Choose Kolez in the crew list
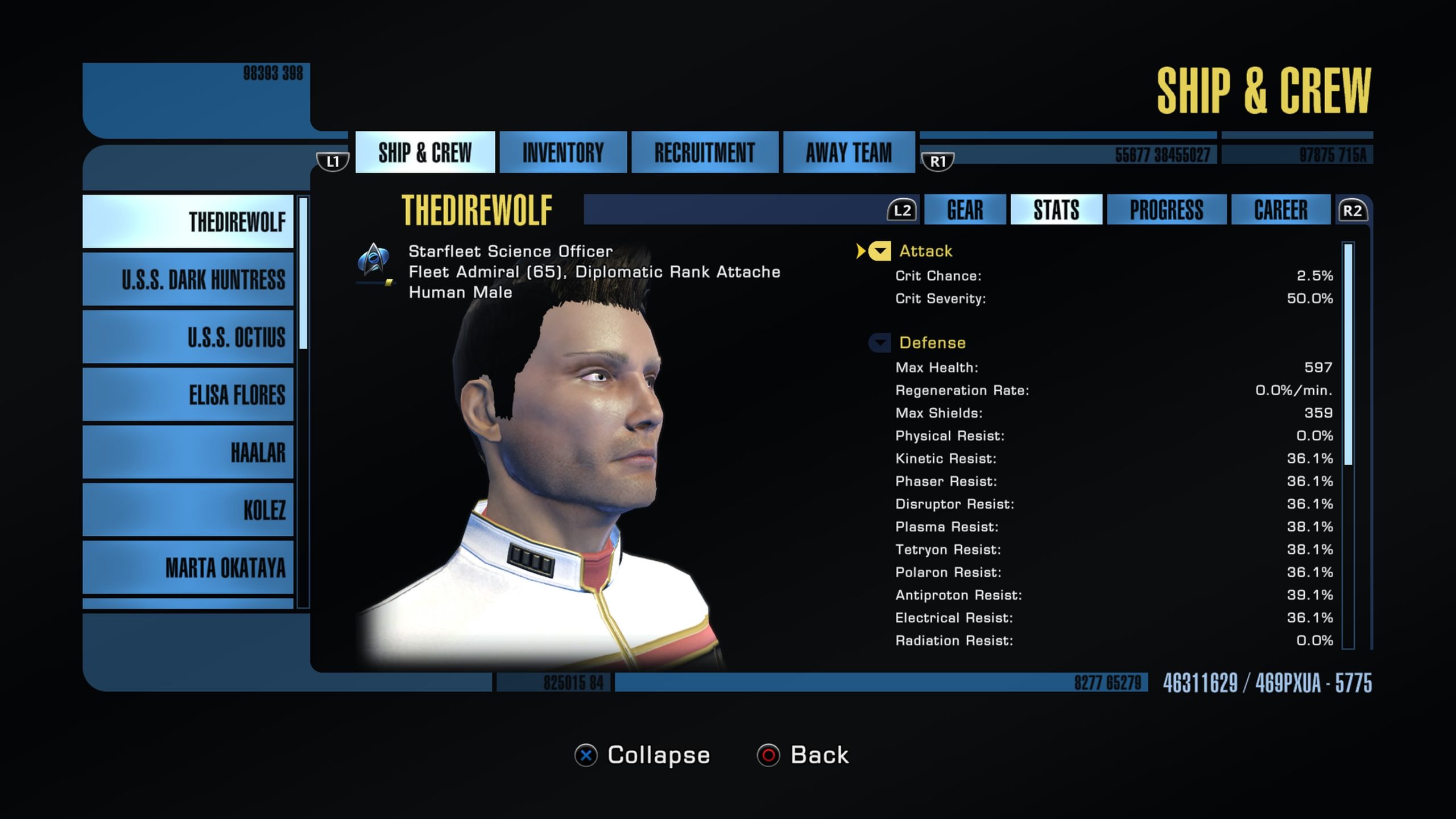Image resolution: width=1456 pixels, height=819 pixels. pyautogui.click(x=188, y=510)
